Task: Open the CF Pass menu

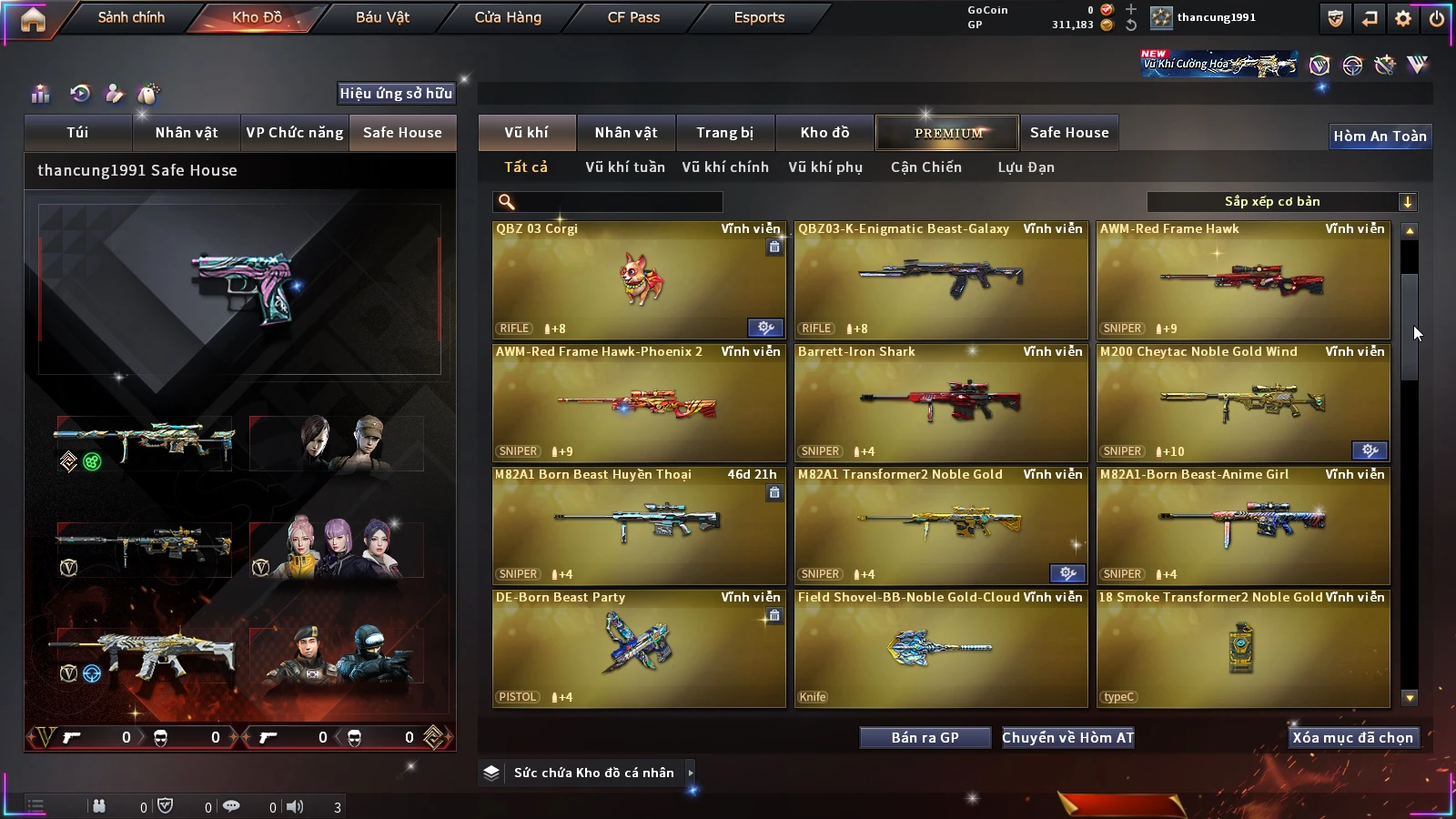Action: (x=633, y=17)
